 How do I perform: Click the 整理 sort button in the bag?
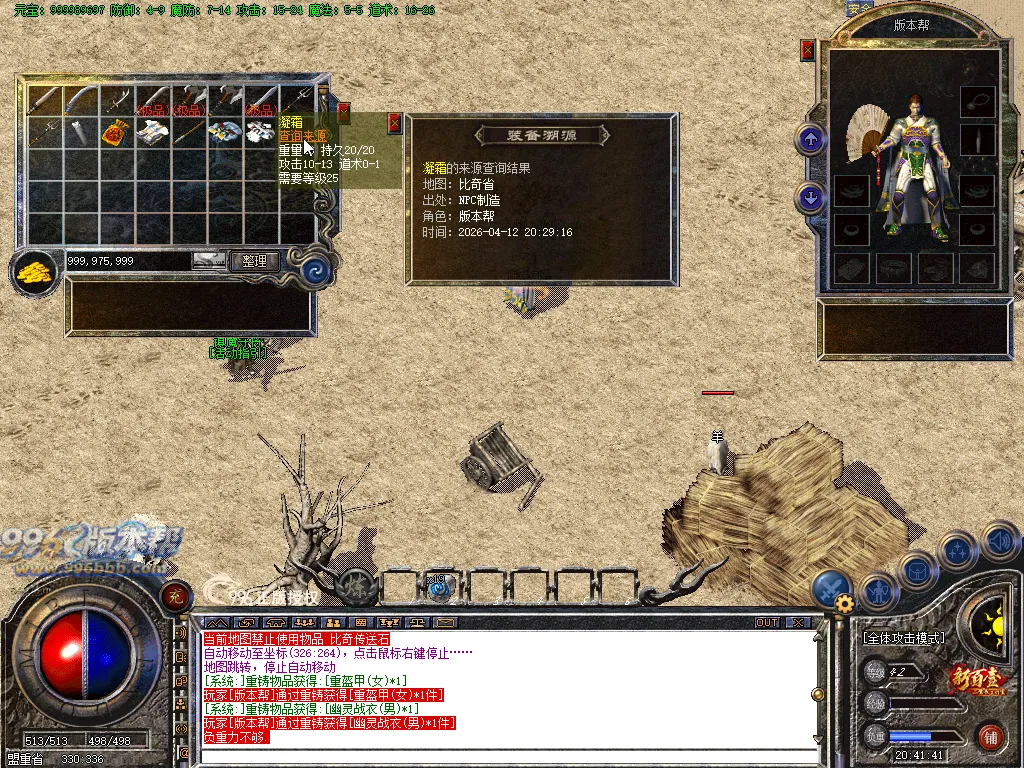pos(254,261)
